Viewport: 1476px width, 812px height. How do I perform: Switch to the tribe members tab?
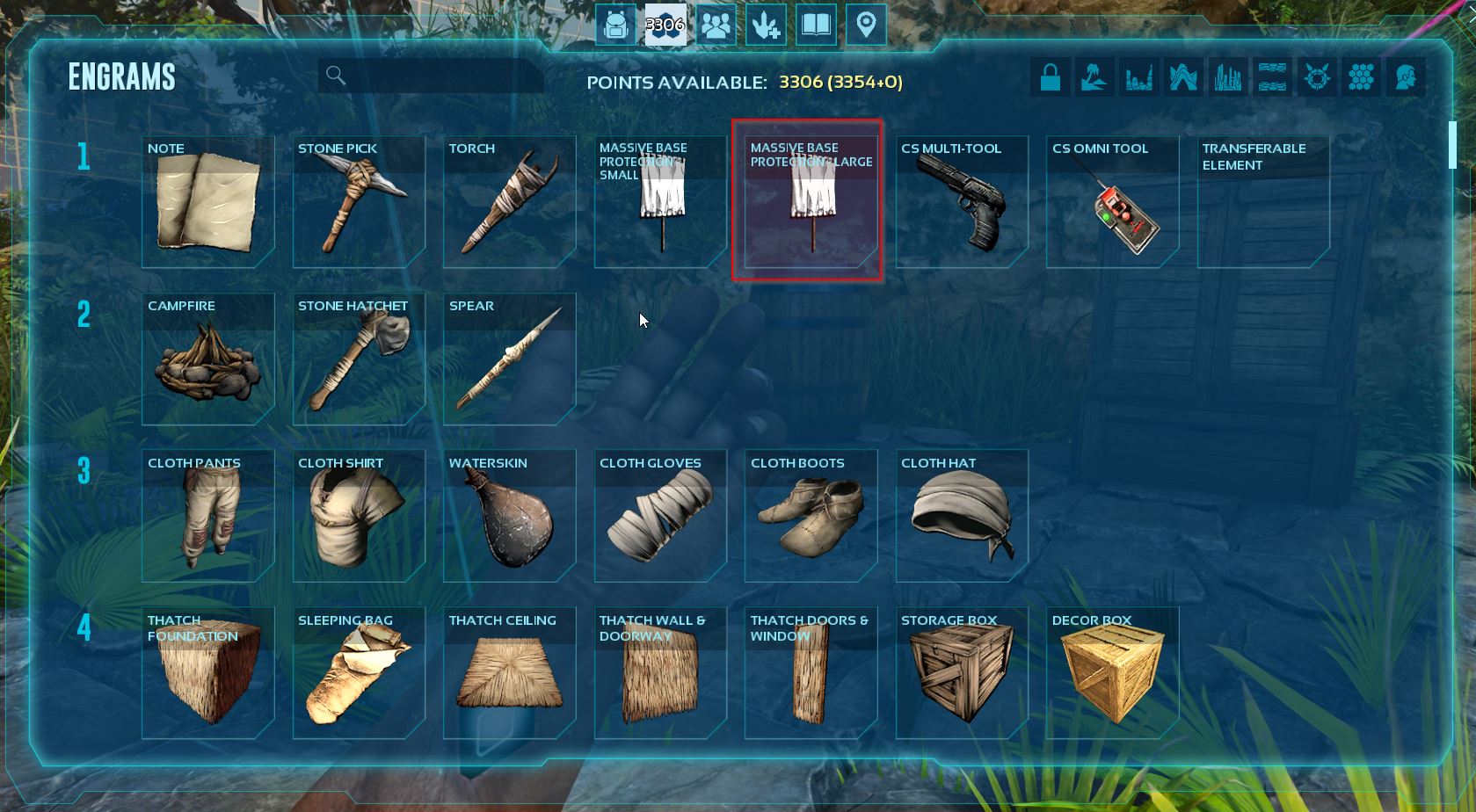pos(716,25)
